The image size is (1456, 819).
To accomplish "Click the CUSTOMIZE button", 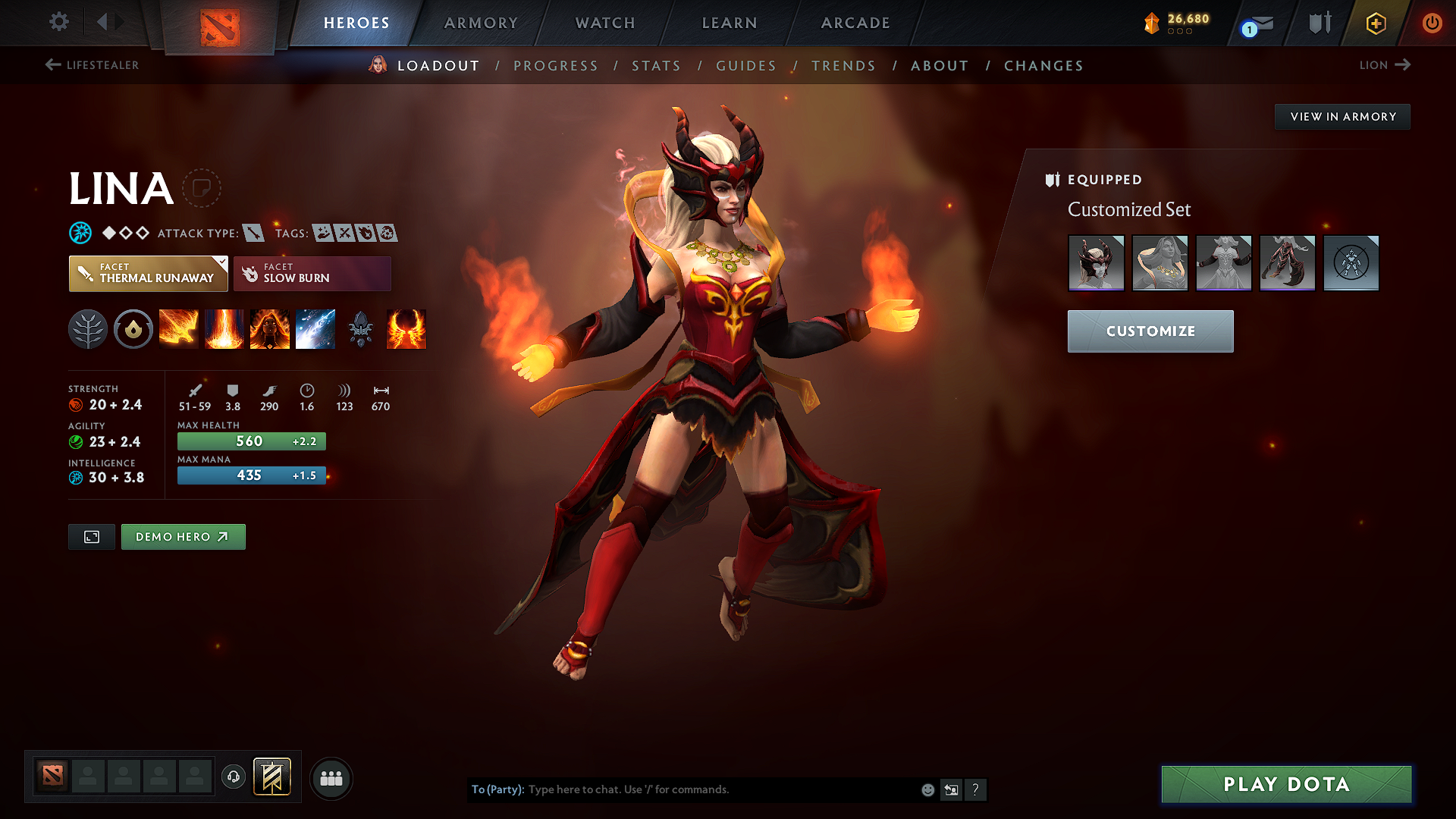I will coord(1150,331).
